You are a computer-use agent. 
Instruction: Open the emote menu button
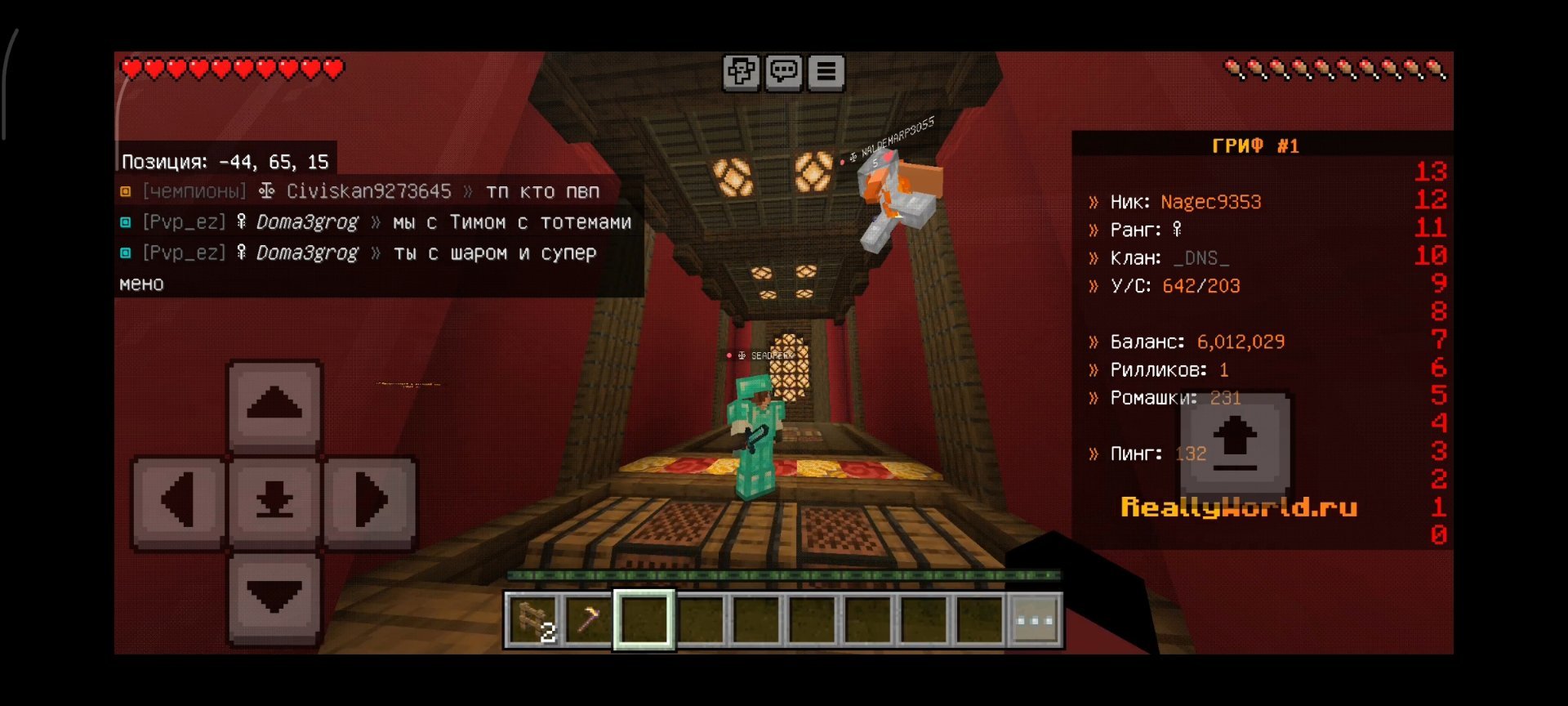pyautogui.click(x=741, y=72)
